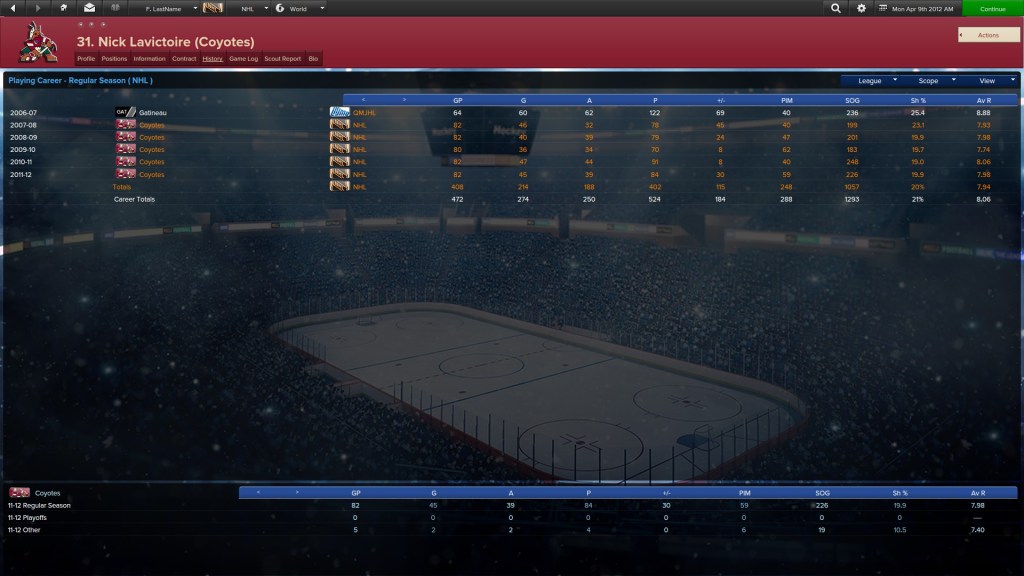Viewport: 1024px width, 576px height.
Task: Open the NHL league dropdown
Action: pyautogui.click(x=251, y=8)
